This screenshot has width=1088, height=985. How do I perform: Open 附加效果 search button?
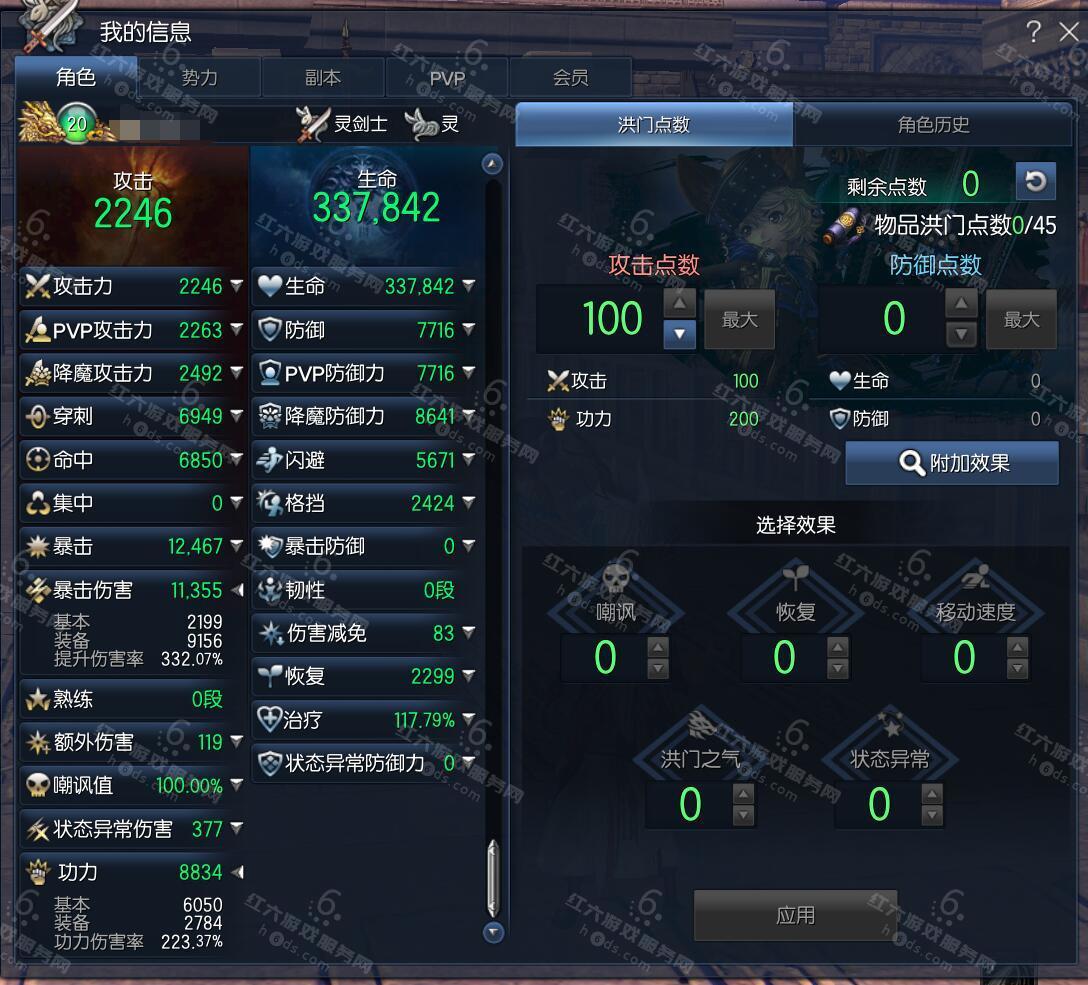coord(952,463)
